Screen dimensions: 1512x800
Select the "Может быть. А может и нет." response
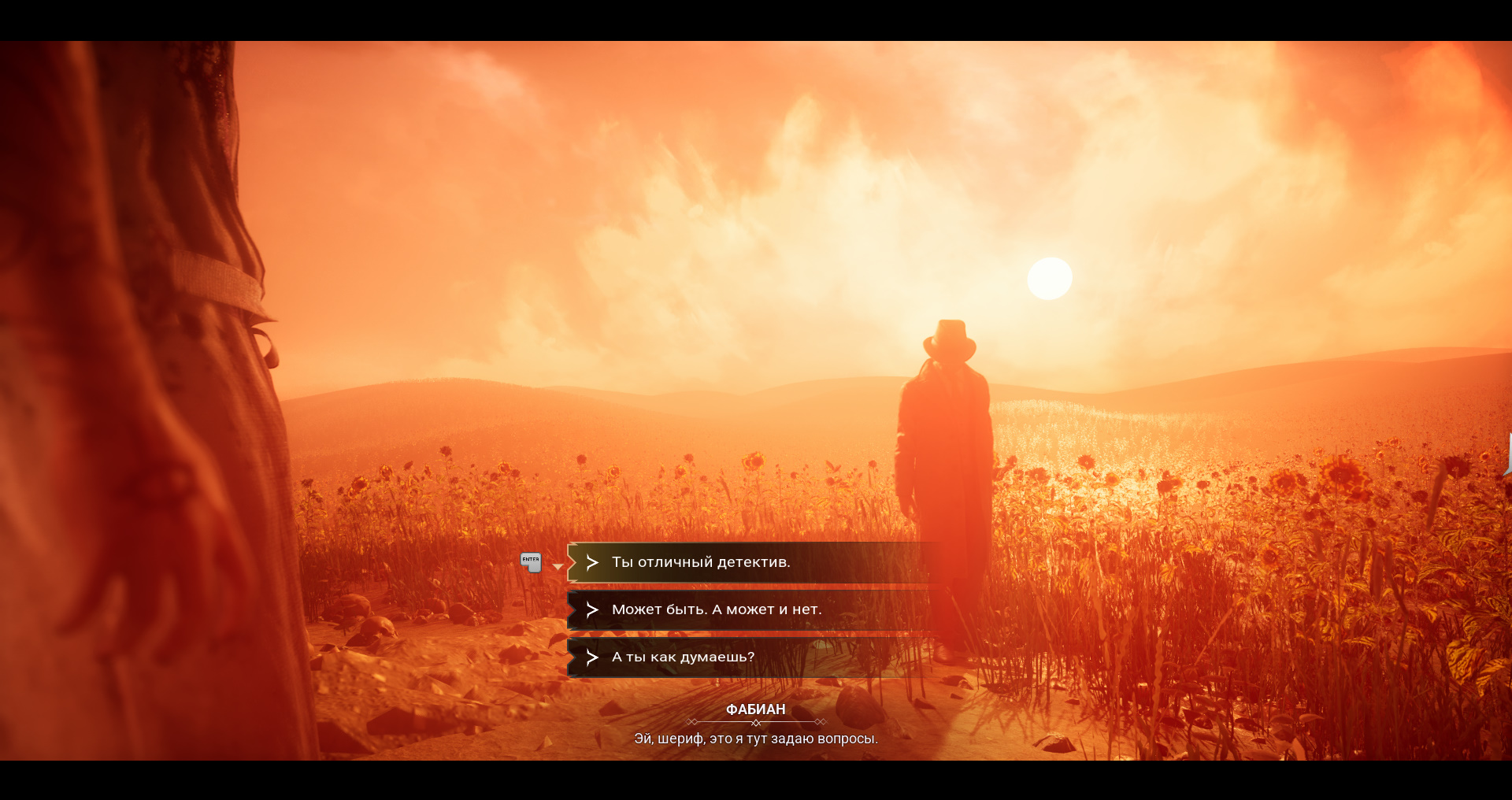pos(716,609)
